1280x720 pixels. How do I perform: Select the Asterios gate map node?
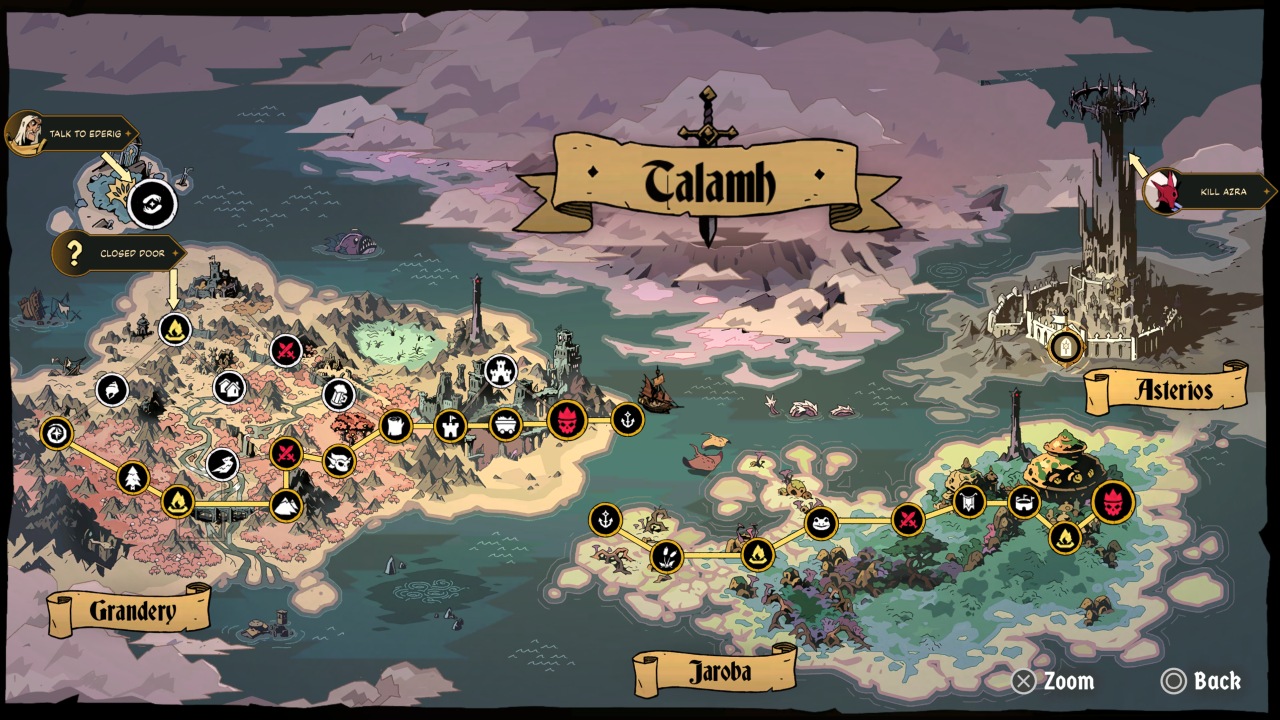tap(1066, 347)
